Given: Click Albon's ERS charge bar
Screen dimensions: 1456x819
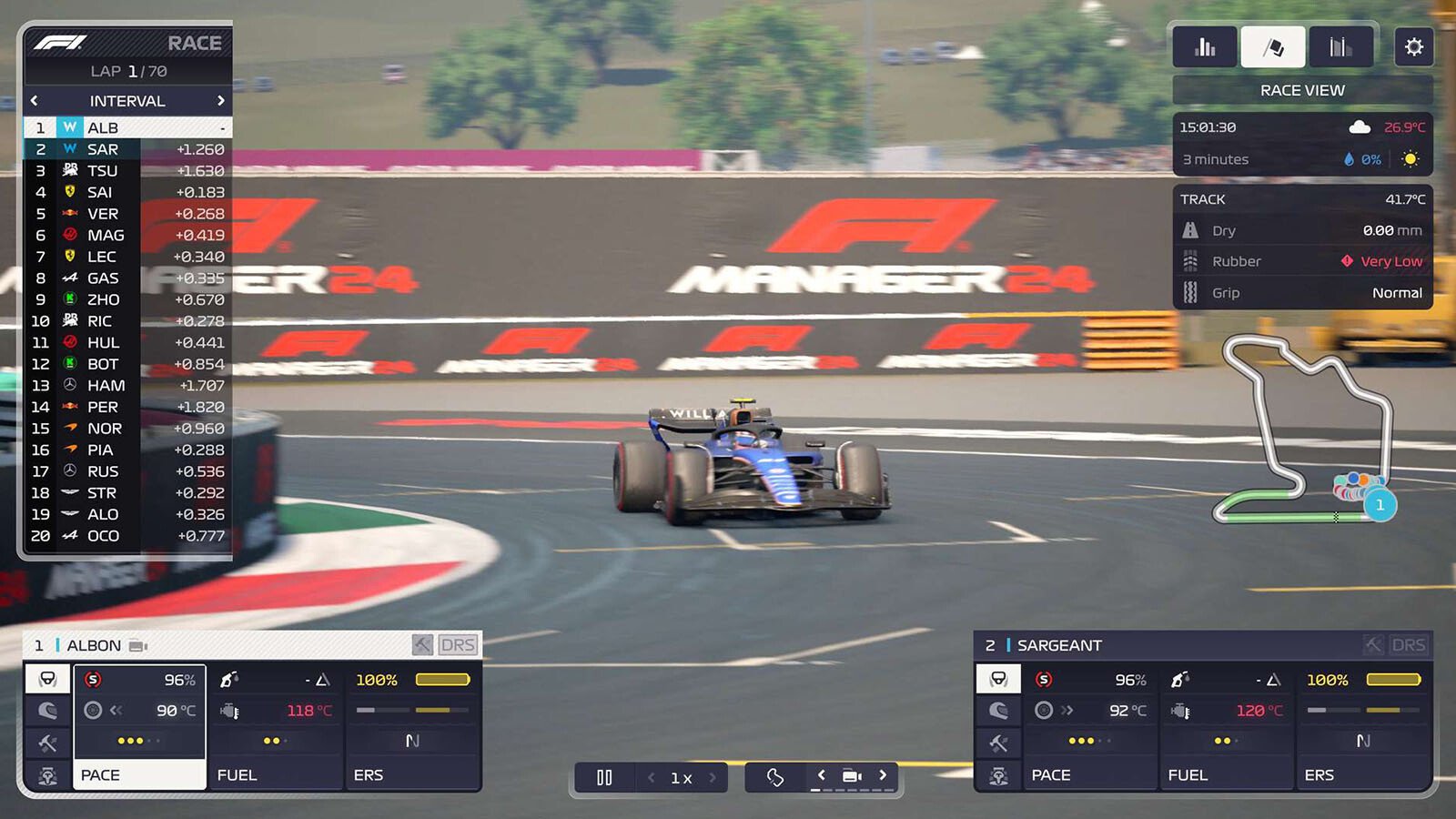Looking at the screenshot, I should coord(440,679).
